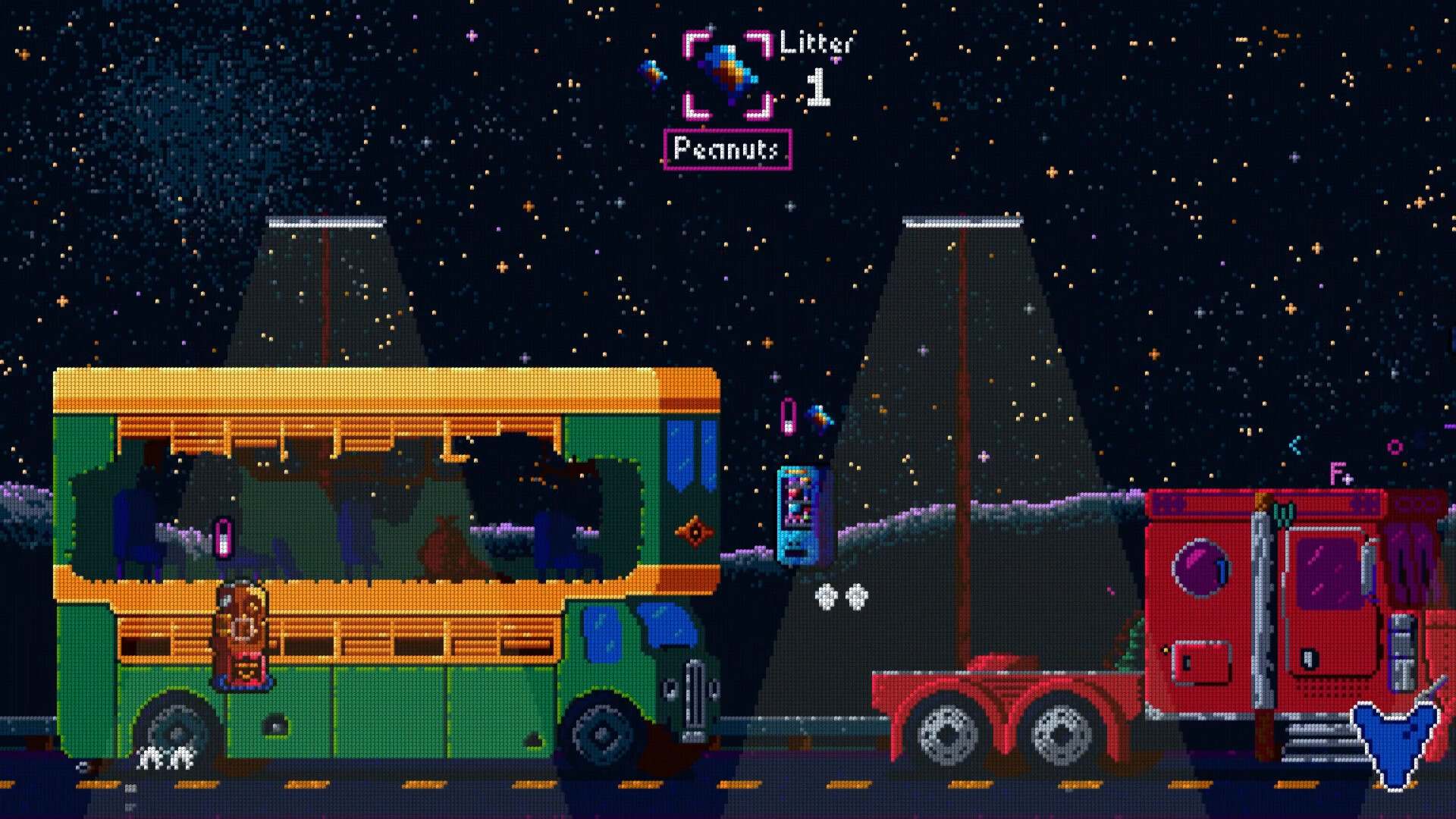Click the Peanuts label box
The height and width of the screenshot is (819, 1456).
click(726, 149)
